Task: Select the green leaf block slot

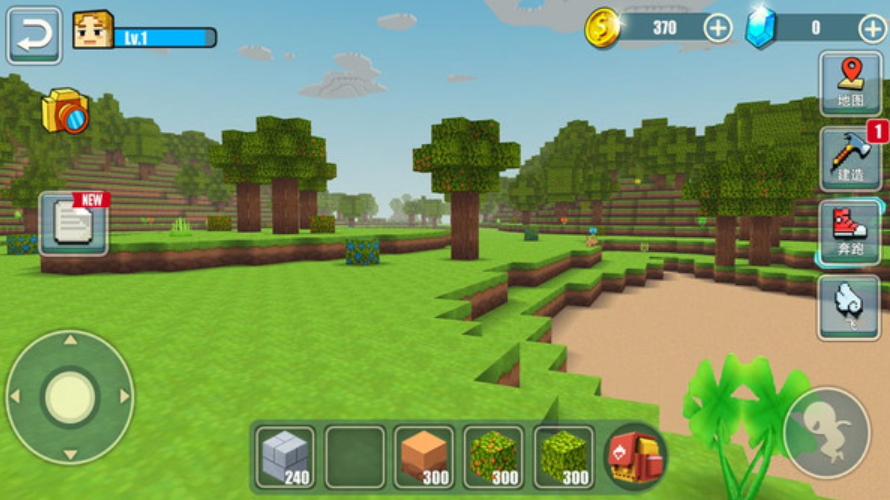Action: tap(564, 457)
